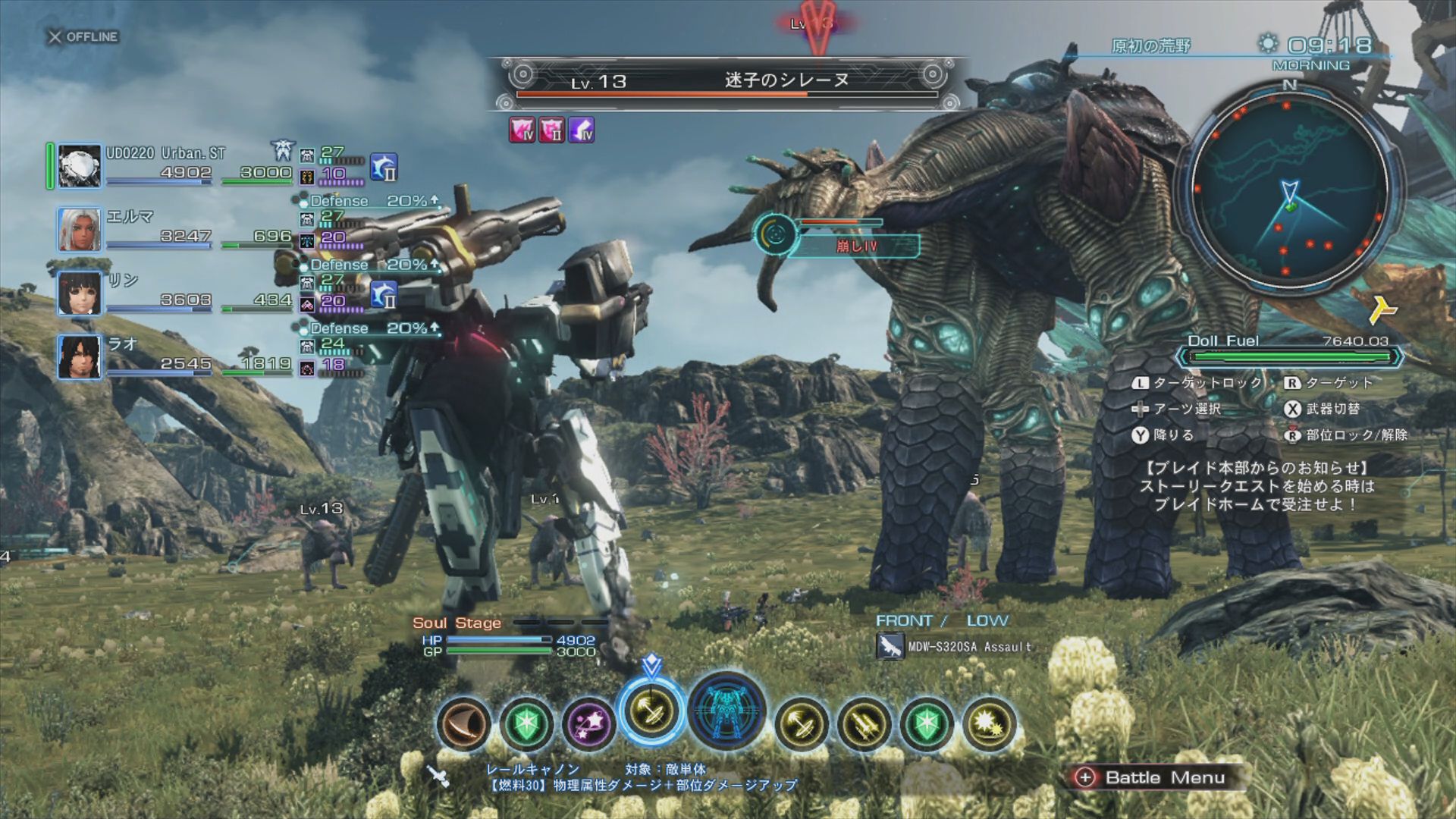The height and width of the screenshot is (819, 1456).
Task: Open the Battle Menu
Action: (x=1153, y=777)
